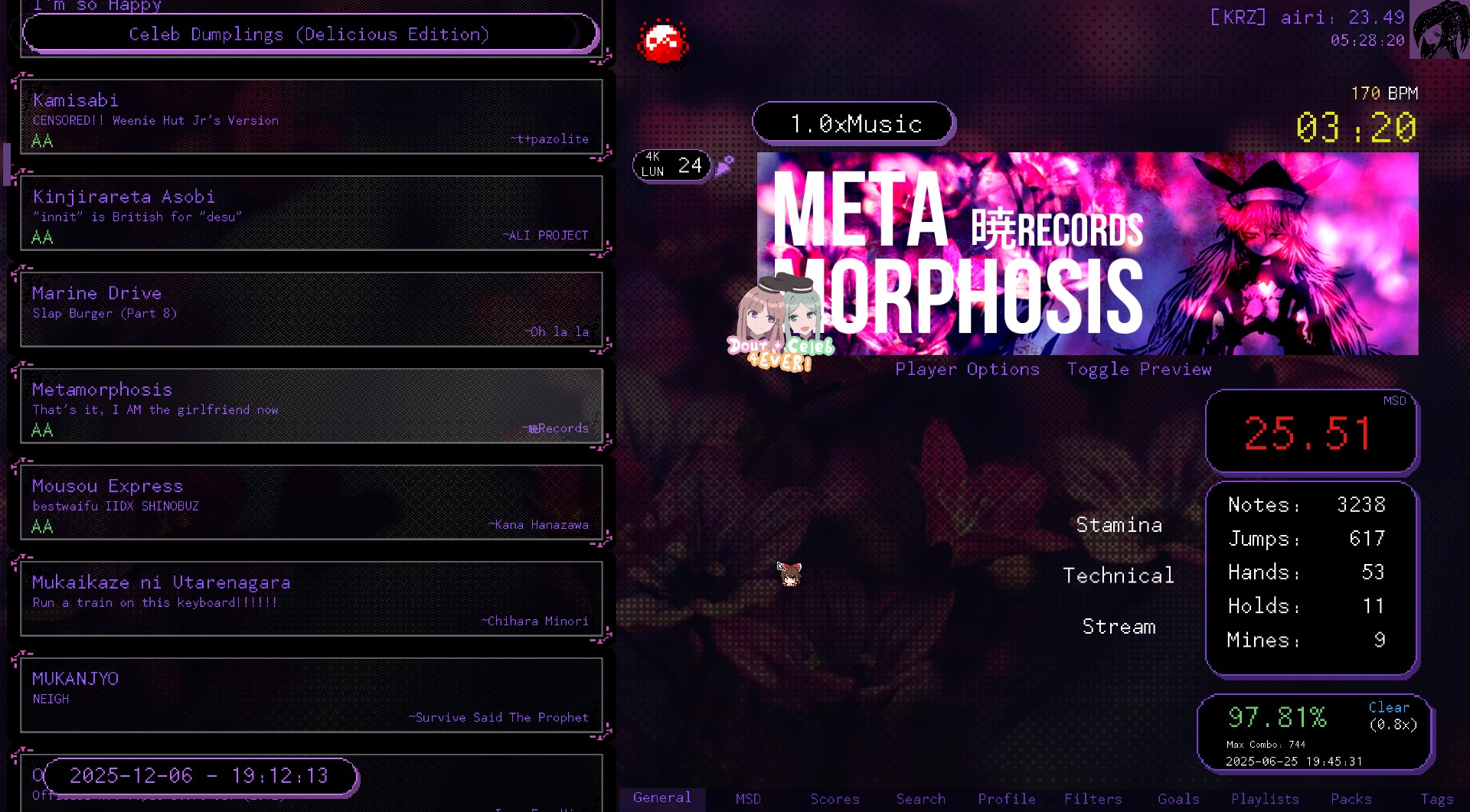
Task: Choose Mousou Express in the list
Action: pos(311,503)
